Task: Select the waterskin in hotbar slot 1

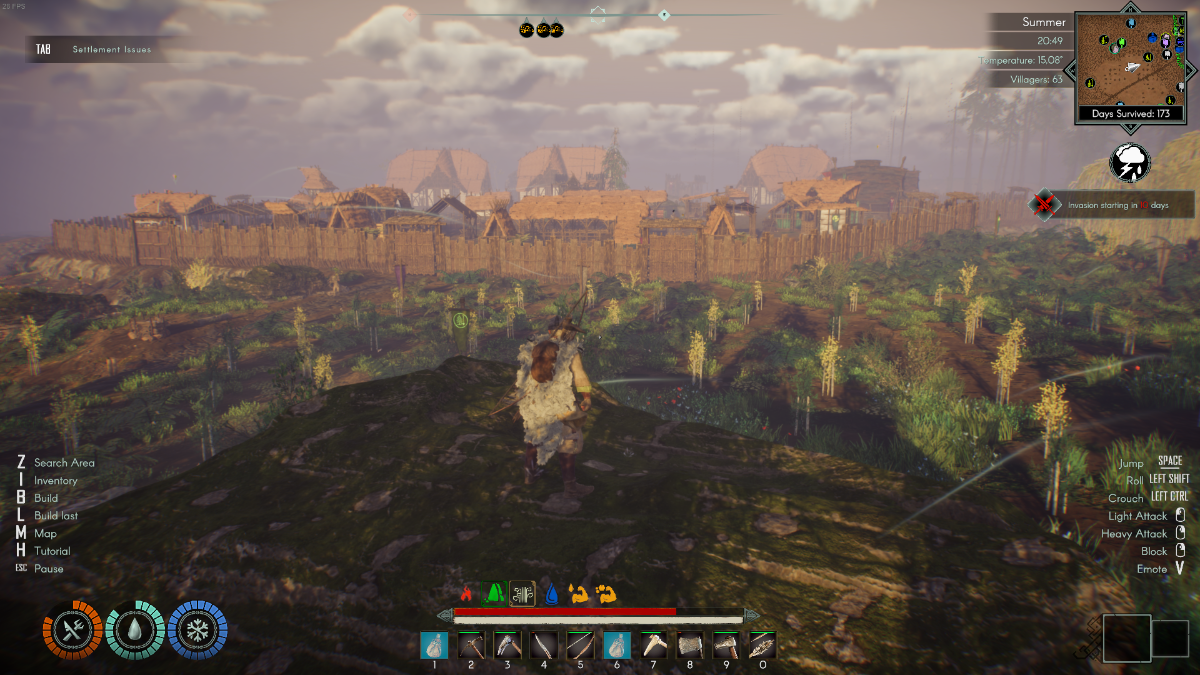Action: click(x=434, y=646)
